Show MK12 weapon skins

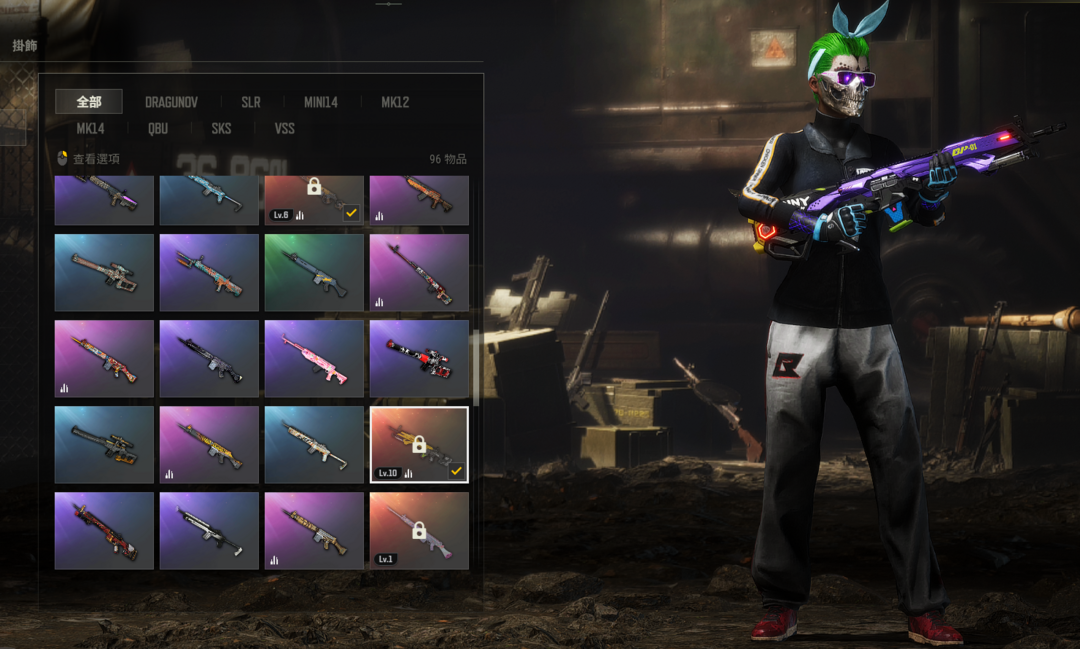(x=395, y=102)
